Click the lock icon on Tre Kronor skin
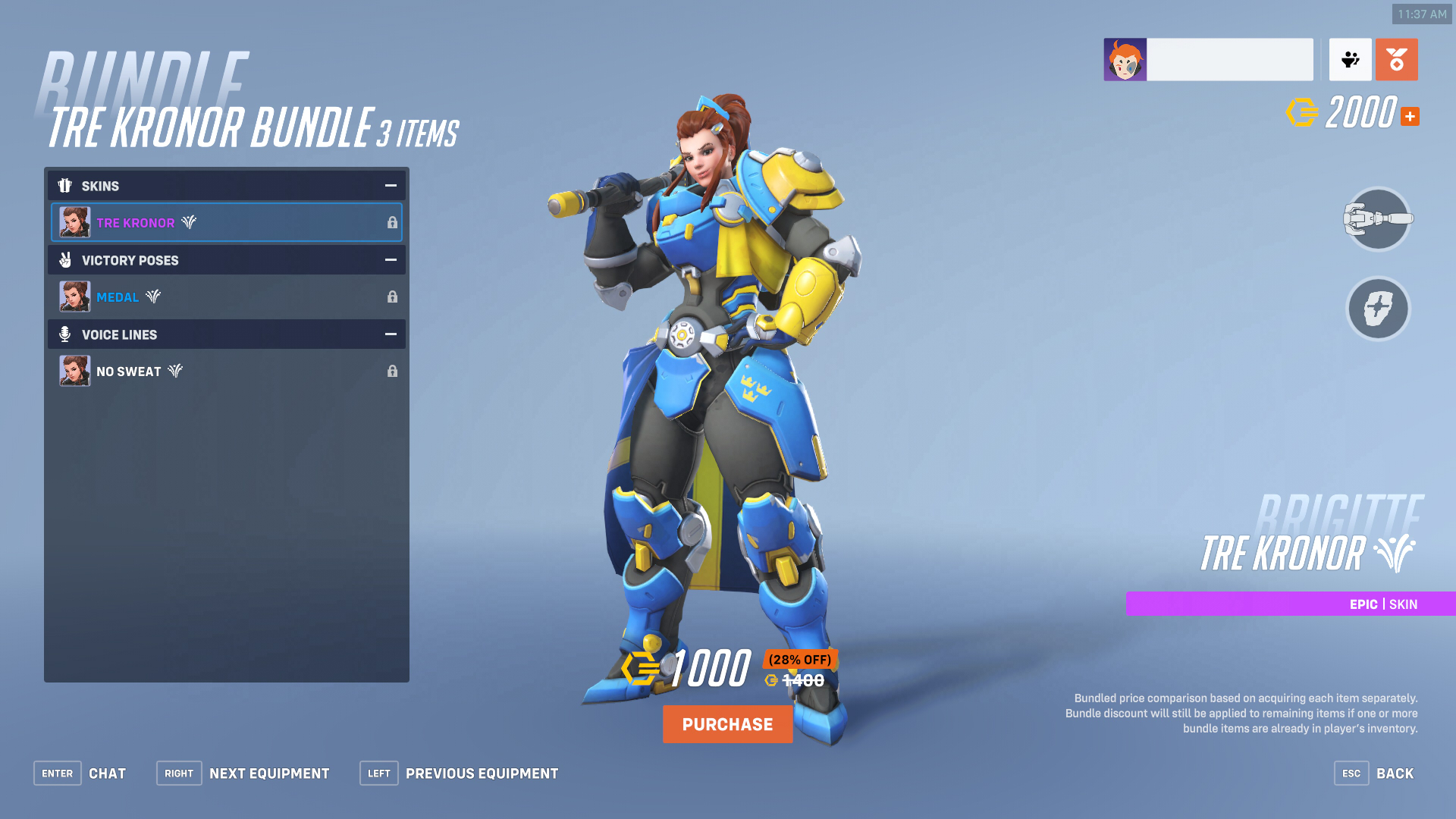This screenshot has height=819, width=1456. coord(392,222)
